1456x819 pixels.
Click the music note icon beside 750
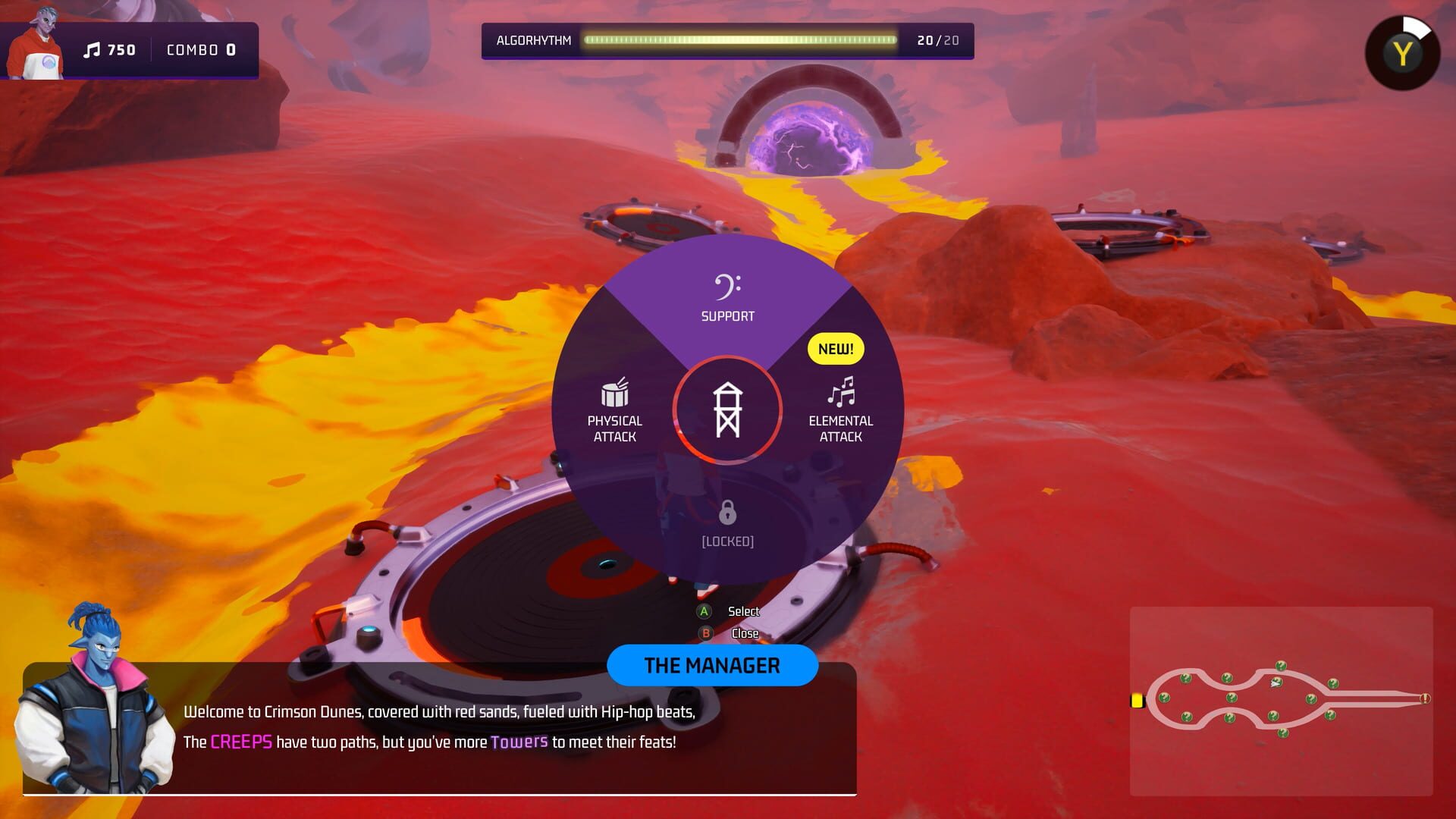coord(93,50)
